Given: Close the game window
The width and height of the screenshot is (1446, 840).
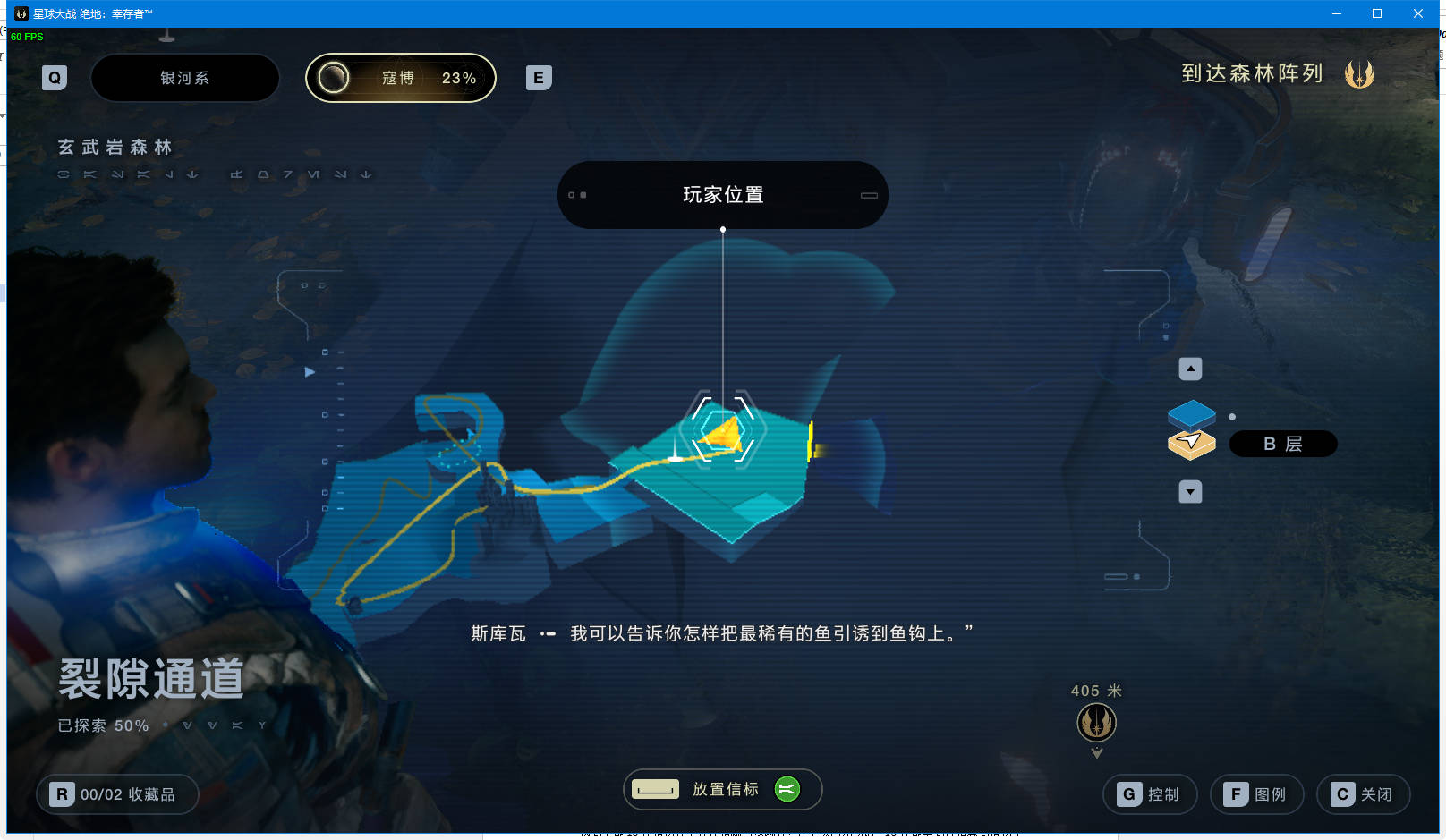Looking at the screenshot, I should 1418,13.
